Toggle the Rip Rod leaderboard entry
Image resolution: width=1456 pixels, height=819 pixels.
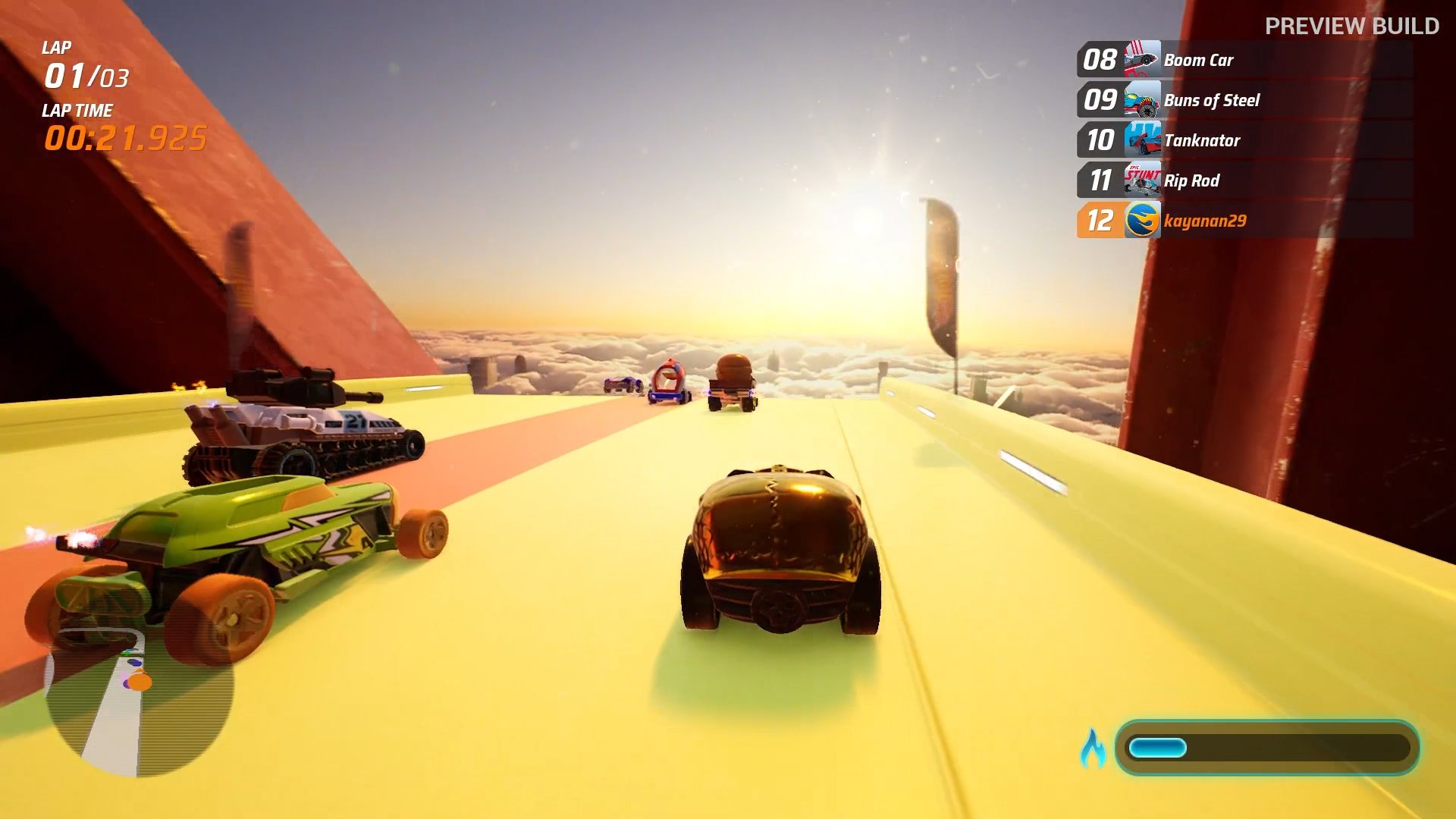click(1244, 181)
